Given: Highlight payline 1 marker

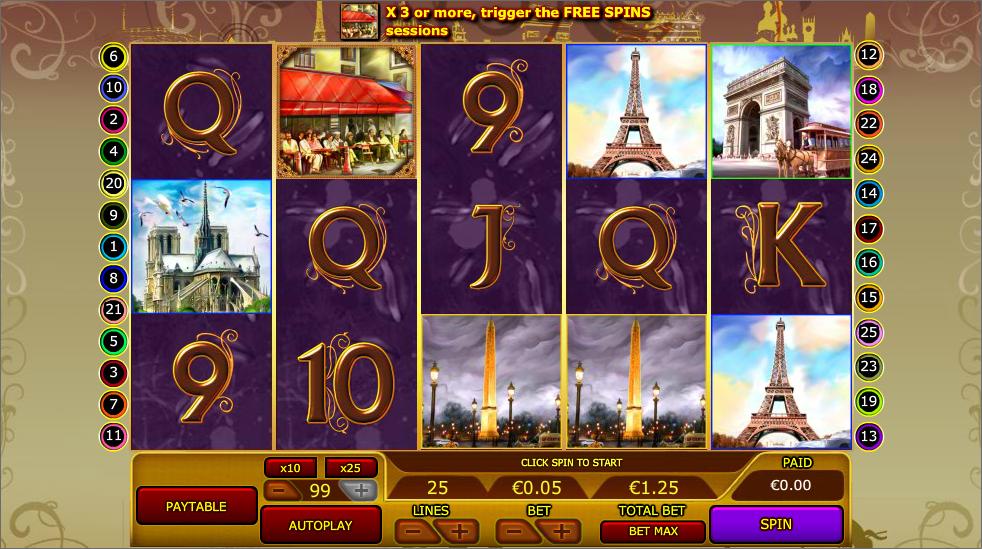Looking at the screenshot, I should [x=113, y=246].
